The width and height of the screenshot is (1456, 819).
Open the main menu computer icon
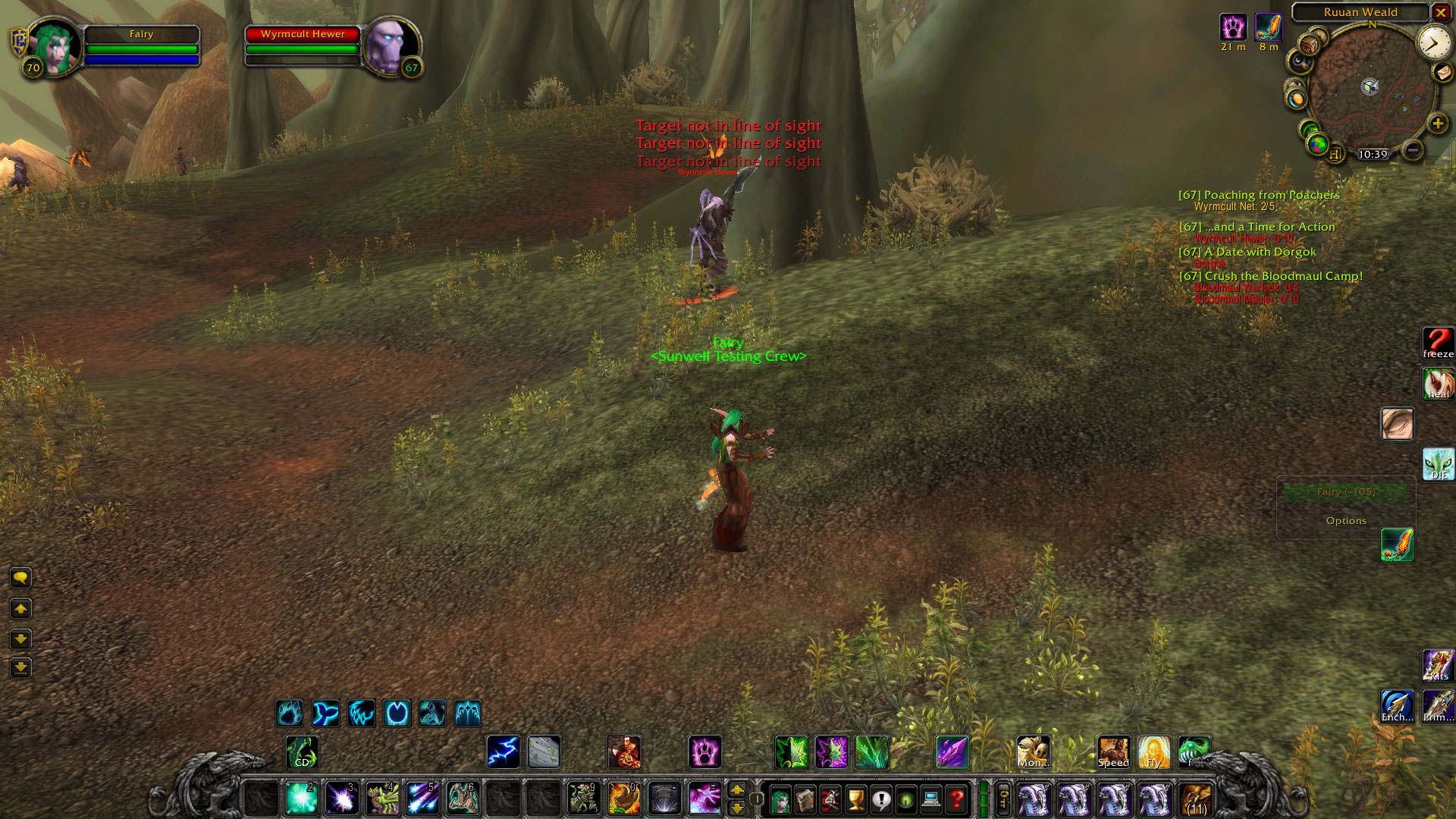point(931,798)
